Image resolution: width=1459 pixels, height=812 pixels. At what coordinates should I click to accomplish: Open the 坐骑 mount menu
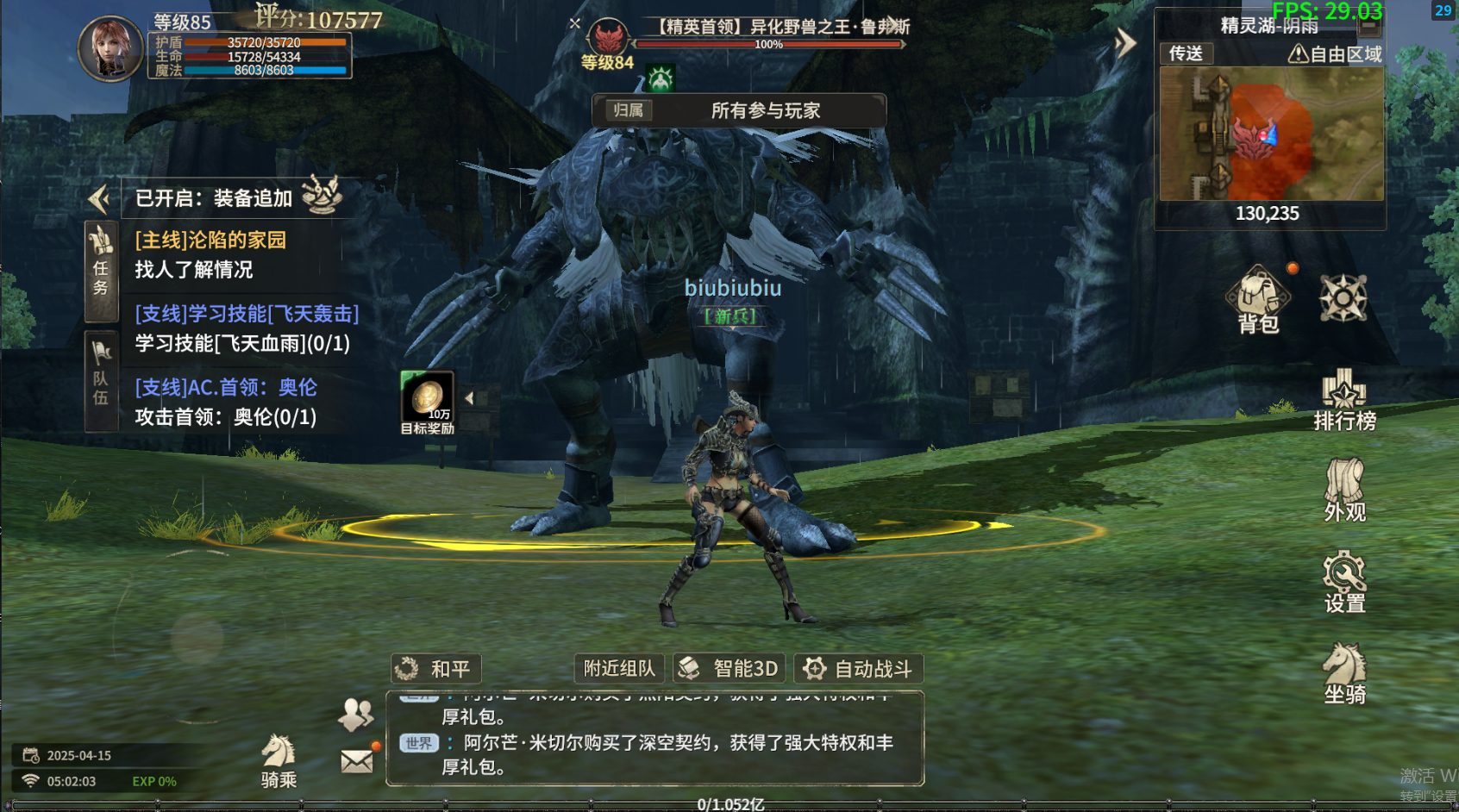[1344, 673]
